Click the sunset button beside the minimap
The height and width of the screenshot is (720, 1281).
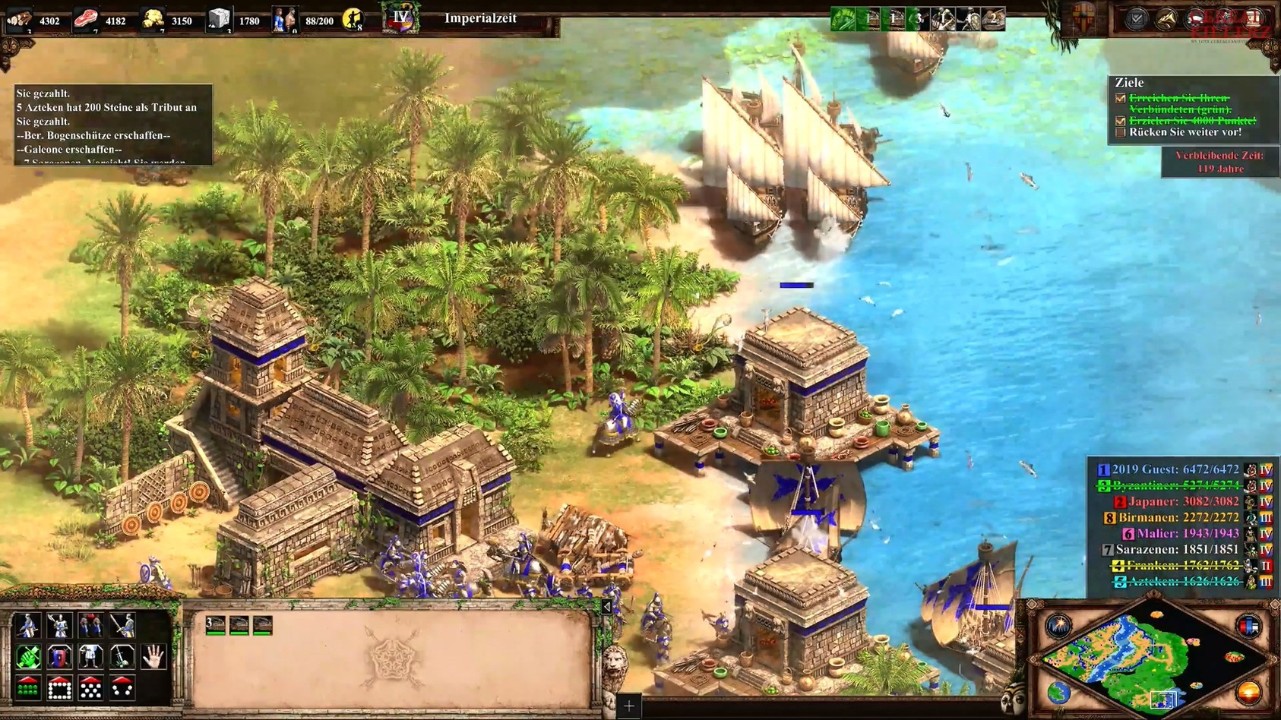click(x=1248, y=692)
